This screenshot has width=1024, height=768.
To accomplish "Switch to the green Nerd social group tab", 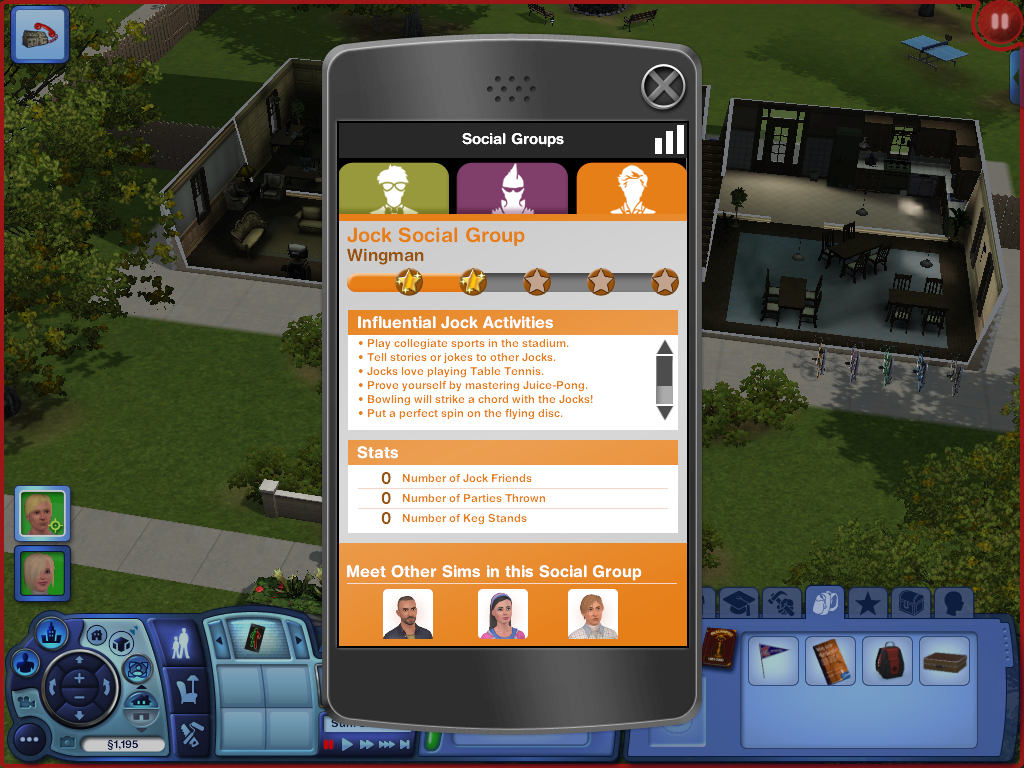I will (394, 188).
